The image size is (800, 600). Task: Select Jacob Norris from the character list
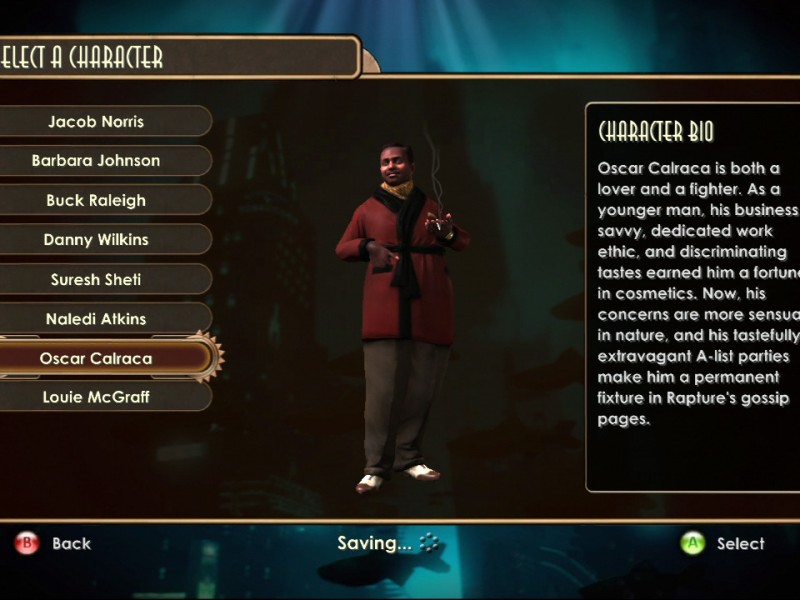(x=96, y=121)
